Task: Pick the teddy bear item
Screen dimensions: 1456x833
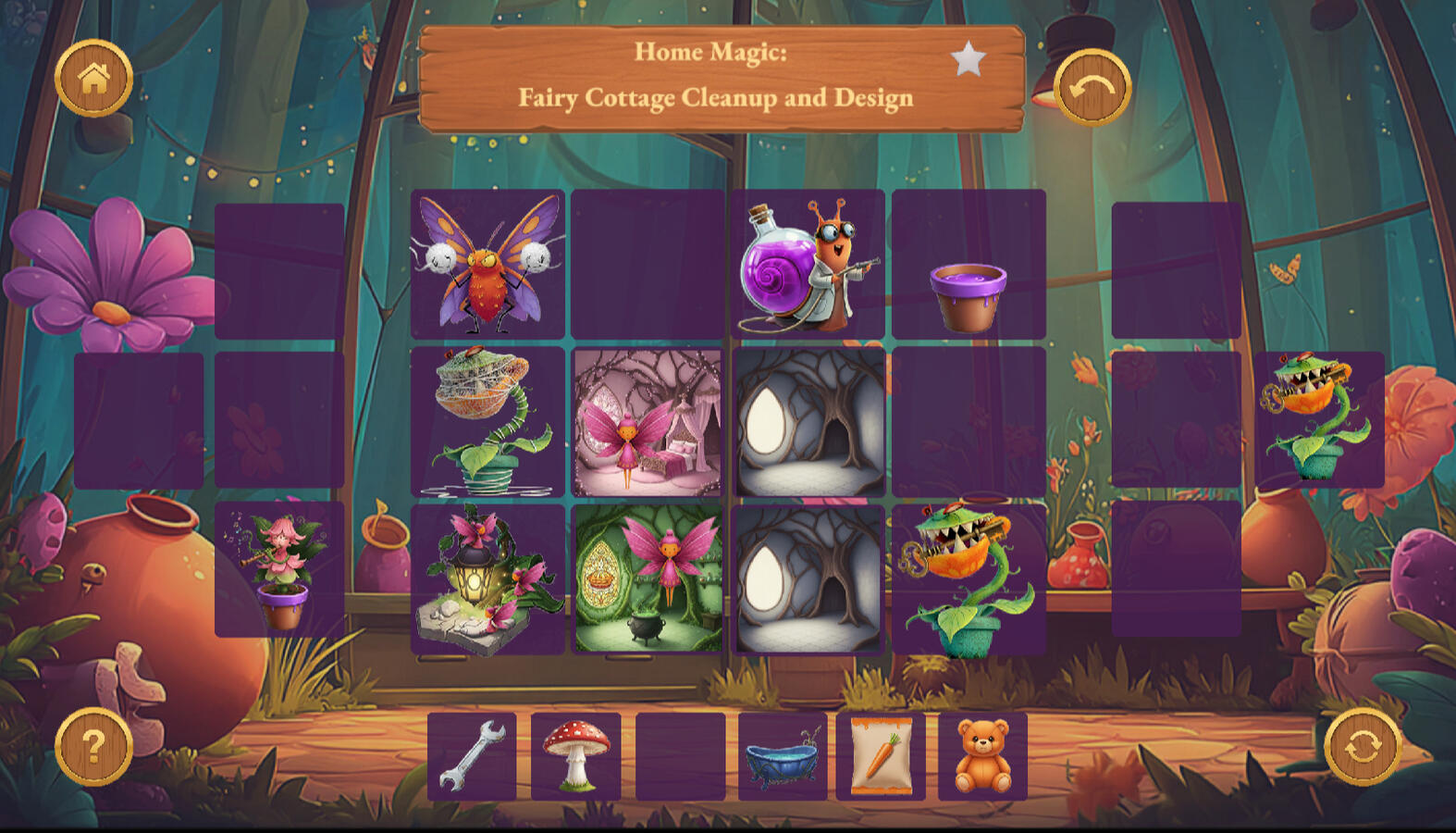Action: coord(982,756)
